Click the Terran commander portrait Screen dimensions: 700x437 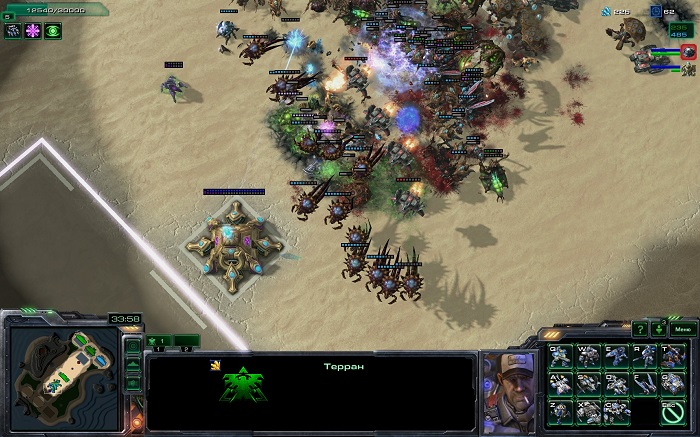[507, 380]
